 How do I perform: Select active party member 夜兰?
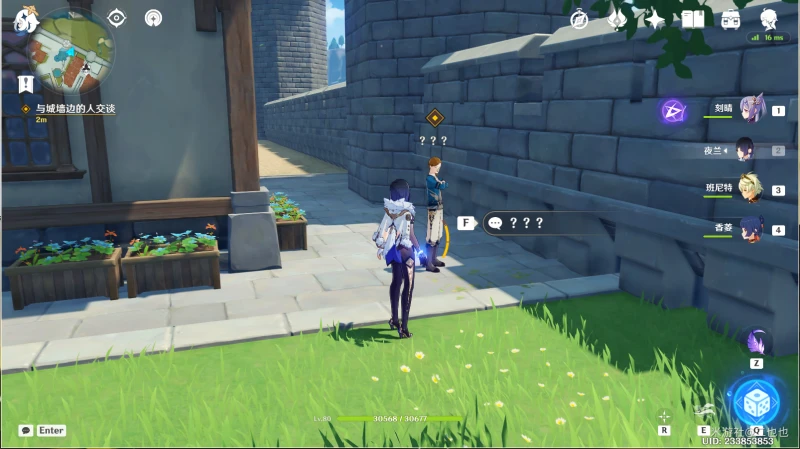[748, 150]
